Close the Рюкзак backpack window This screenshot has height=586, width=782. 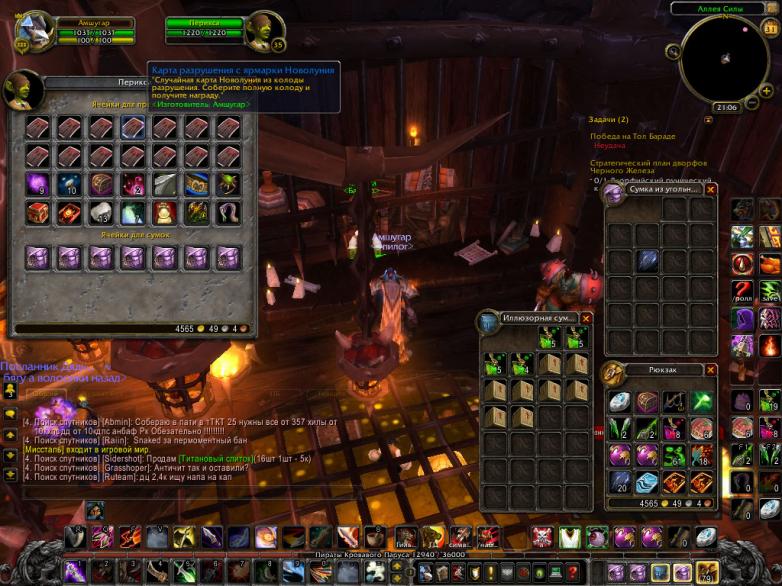click(x=712, y=370)
